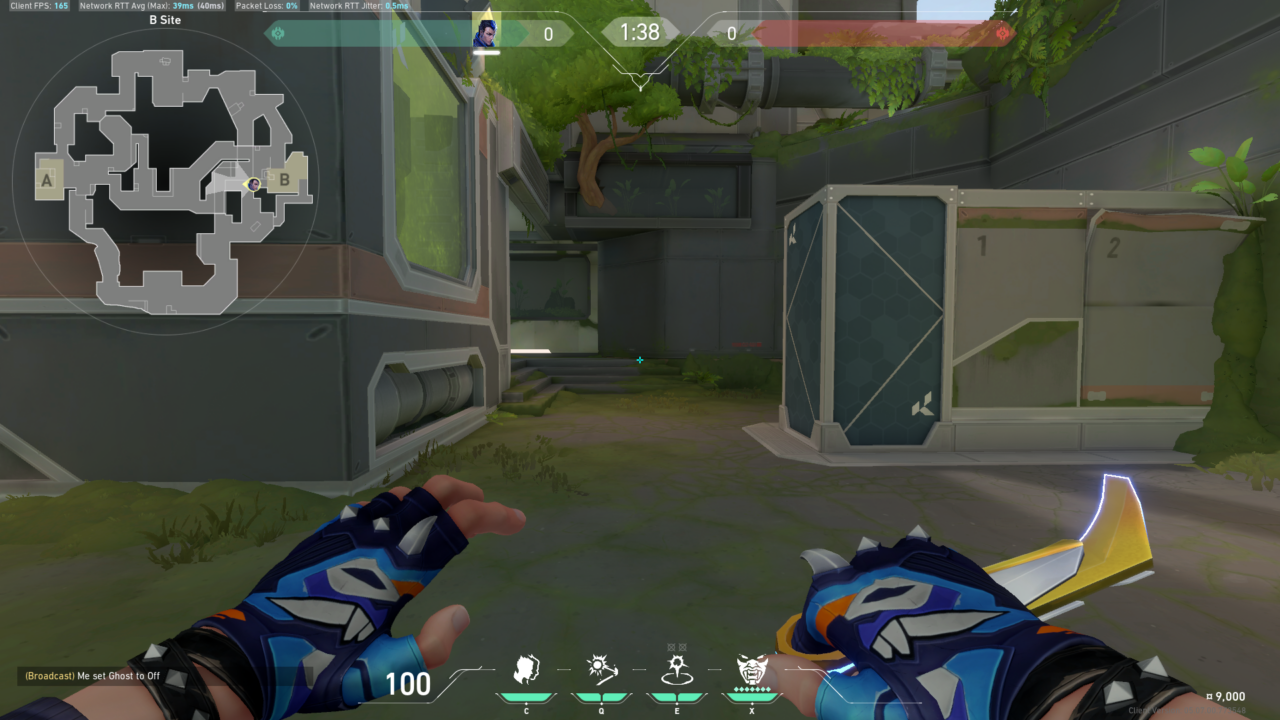Viewport: 1280px width, 720px height.
Task: Select Yoru's Fakeout ability icon
Action: [x=528, y=667]
